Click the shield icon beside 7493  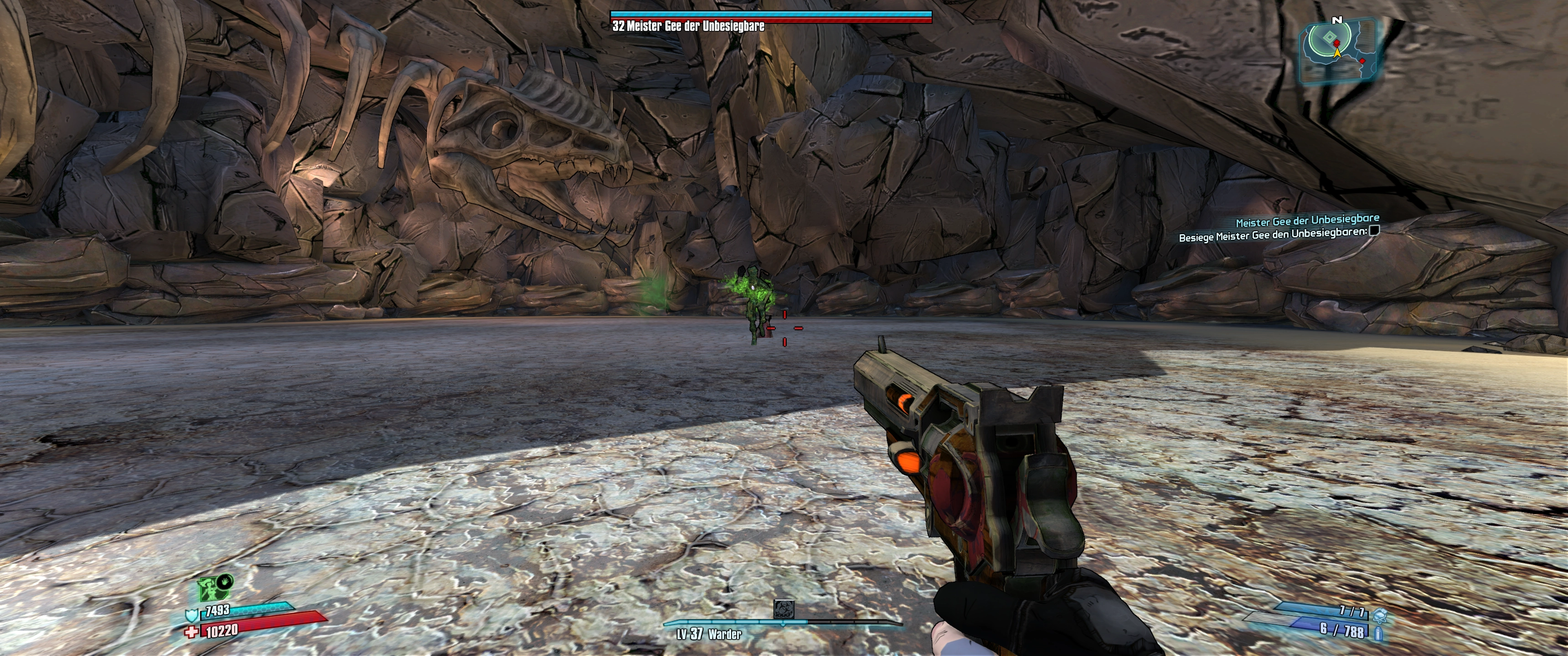(x=192, y=615)
